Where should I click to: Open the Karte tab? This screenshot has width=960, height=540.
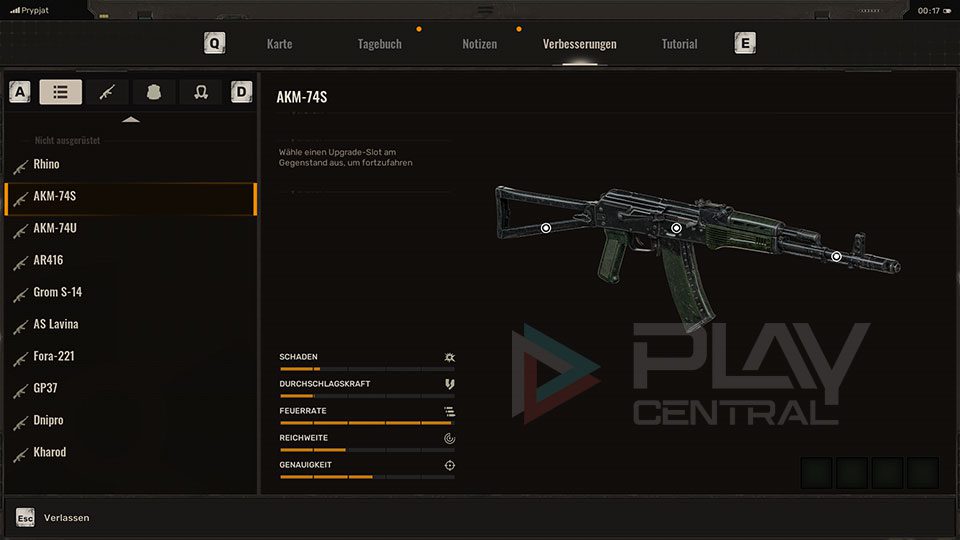(x=279, y=44)
